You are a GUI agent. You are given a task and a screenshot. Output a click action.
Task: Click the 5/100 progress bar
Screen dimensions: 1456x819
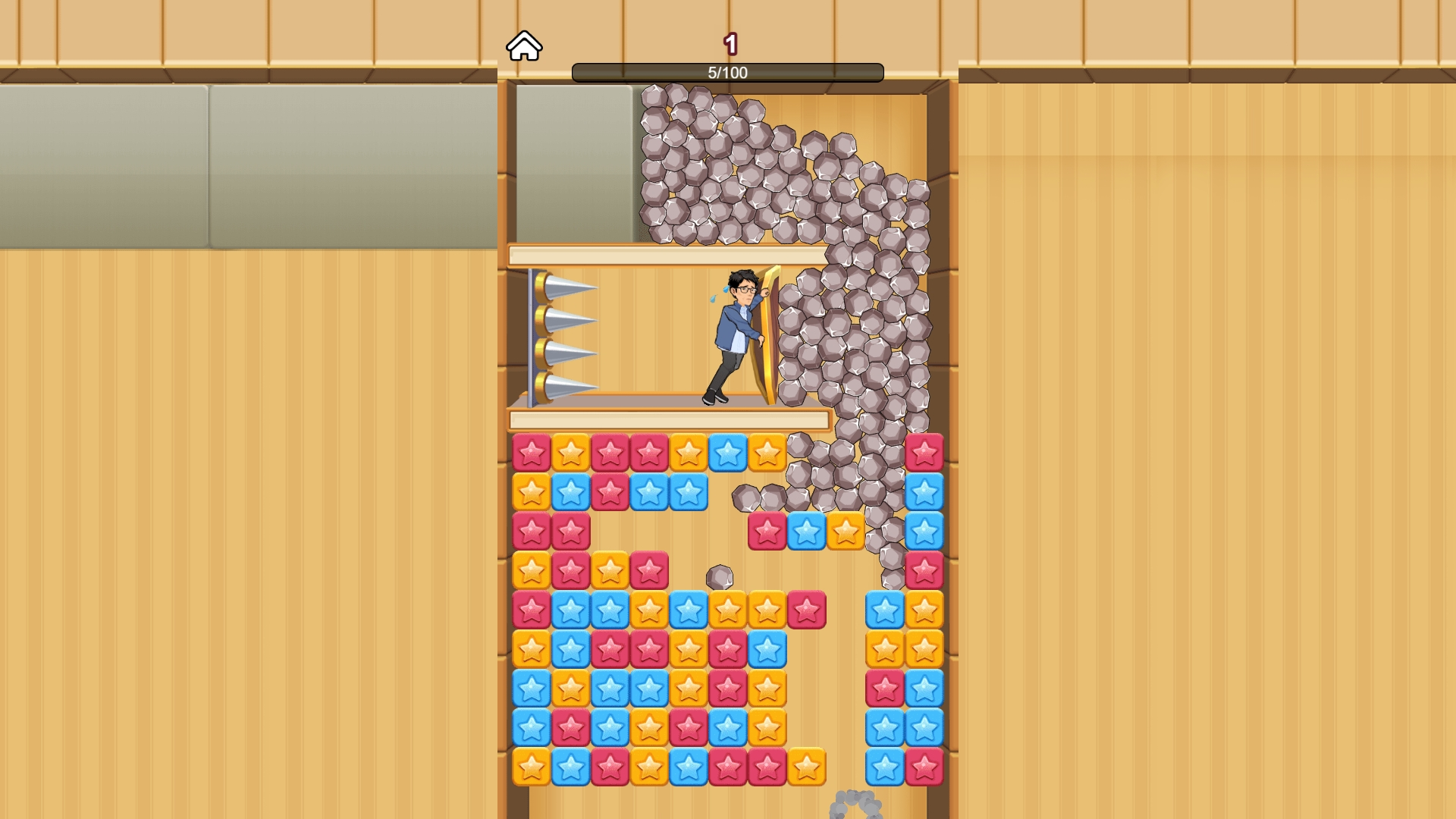coord(728,73)
